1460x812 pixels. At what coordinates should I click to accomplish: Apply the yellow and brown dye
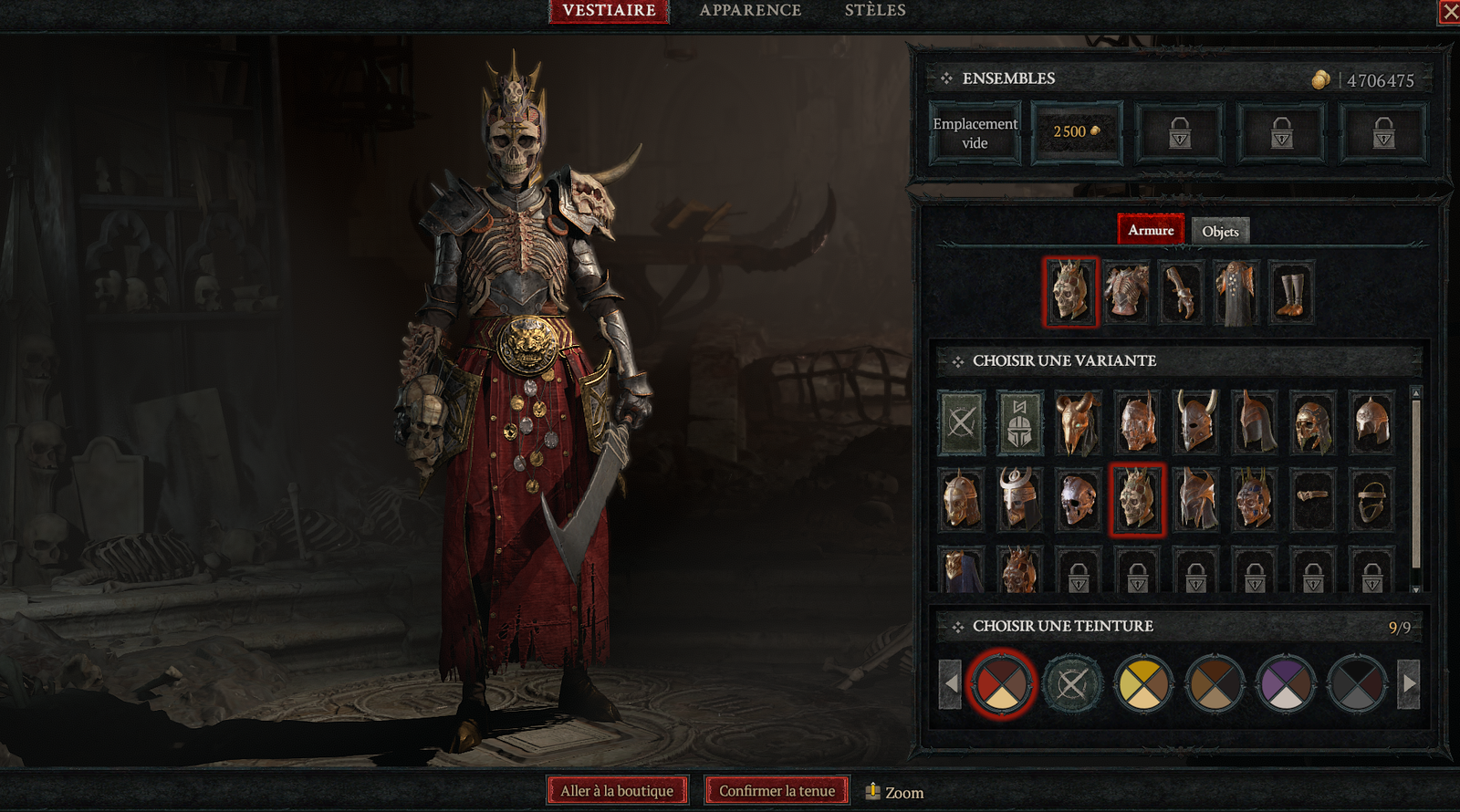1143,683
